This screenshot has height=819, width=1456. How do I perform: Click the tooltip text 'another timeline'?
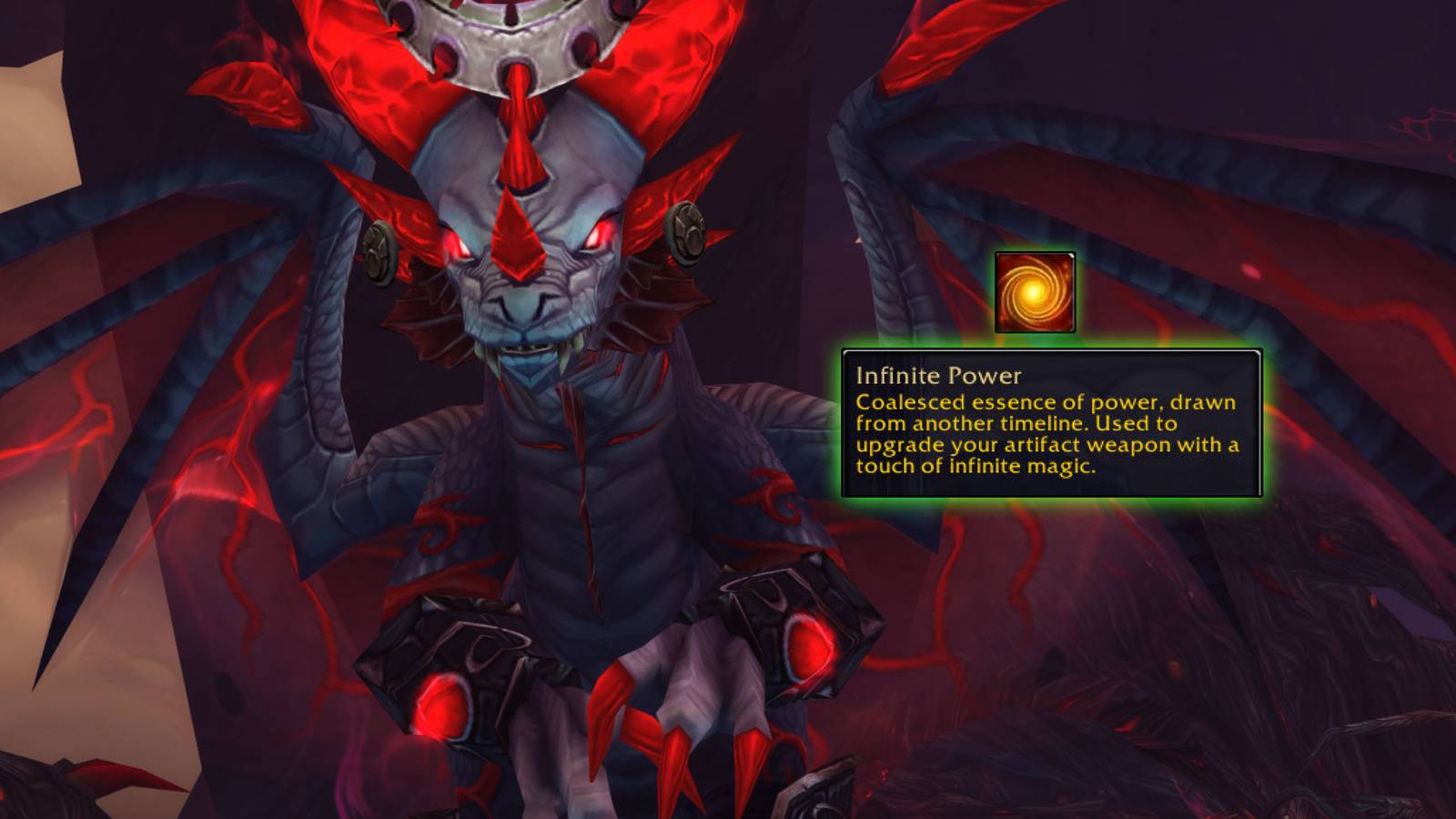[x=996, y=423]
